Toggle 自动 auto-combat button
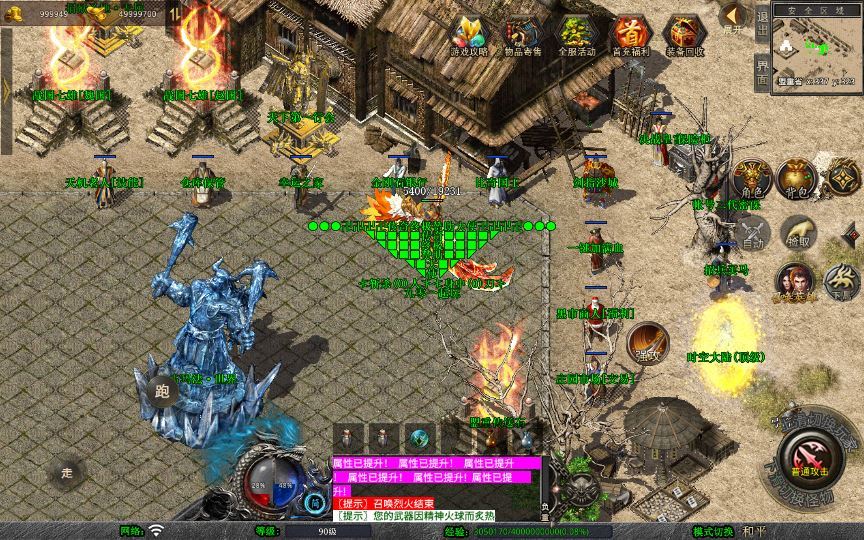The height and width of the screenshot is (540, 864). click(x=752, y=235)
